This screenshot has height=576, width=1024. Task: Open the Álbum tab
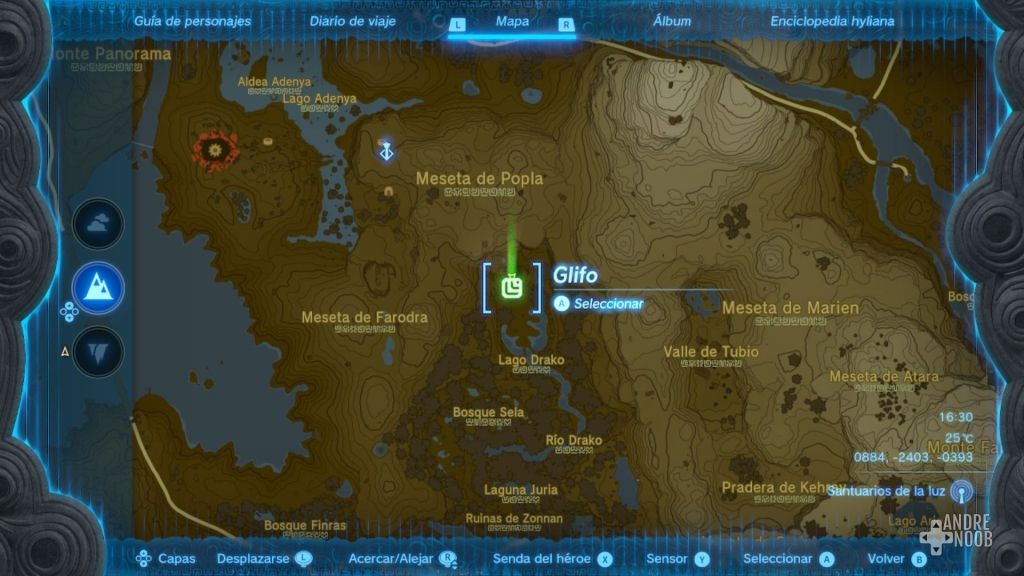coord(671,21)
